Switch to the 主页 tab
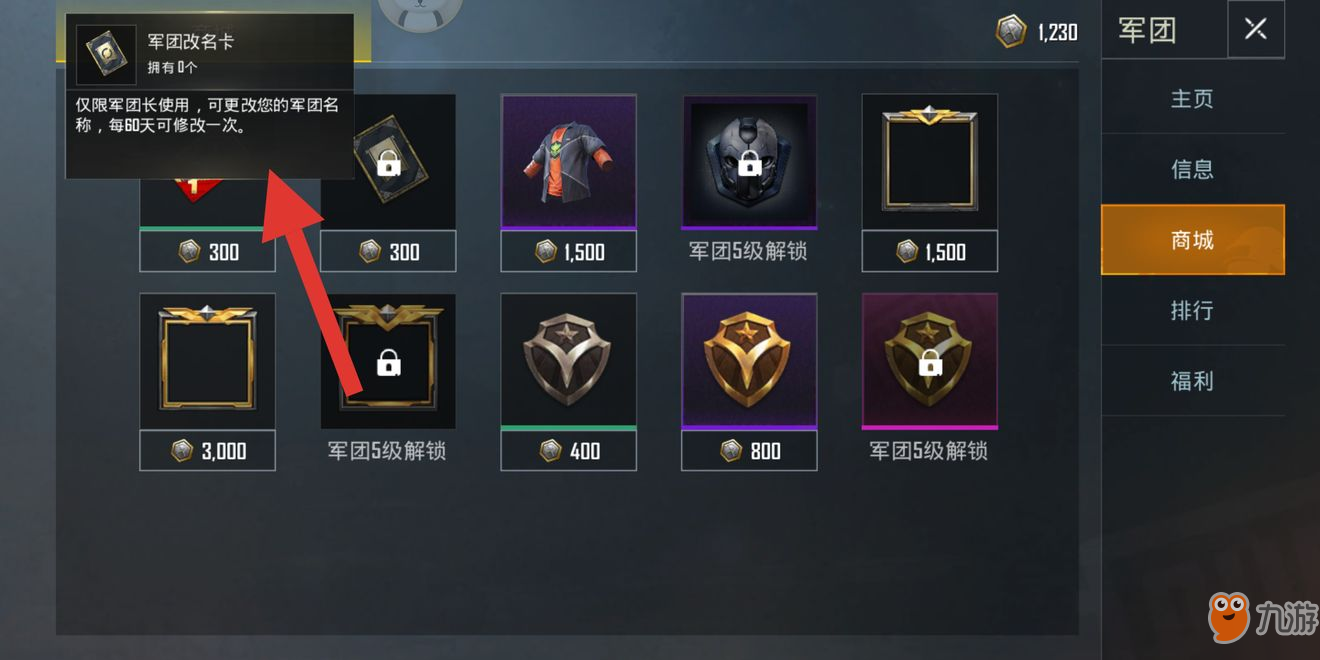The width and height of the screenshot is (1320, 660). click(1192, 99)
